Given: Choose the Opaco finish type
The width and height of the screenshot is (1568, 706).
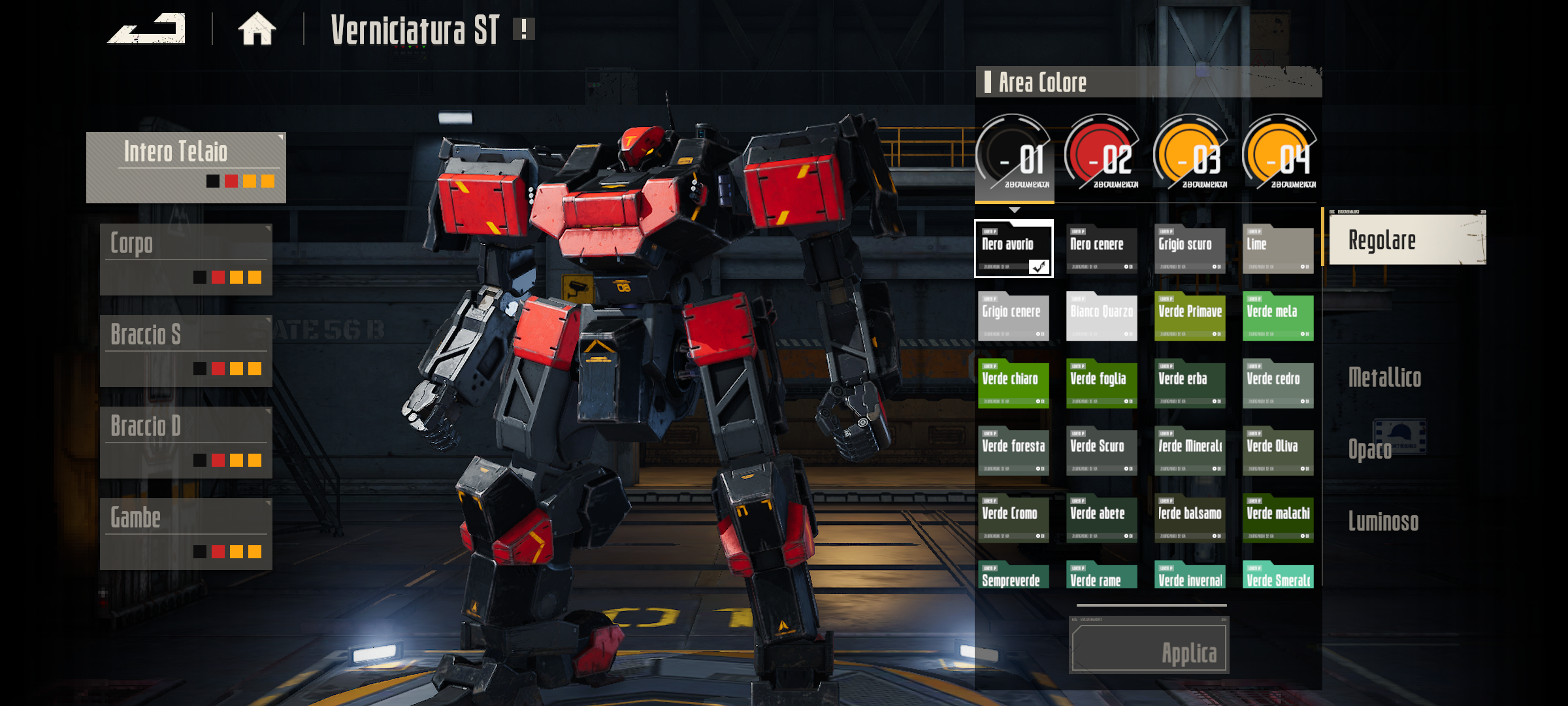Looking at the screenshot, I should pos(1370,450).
